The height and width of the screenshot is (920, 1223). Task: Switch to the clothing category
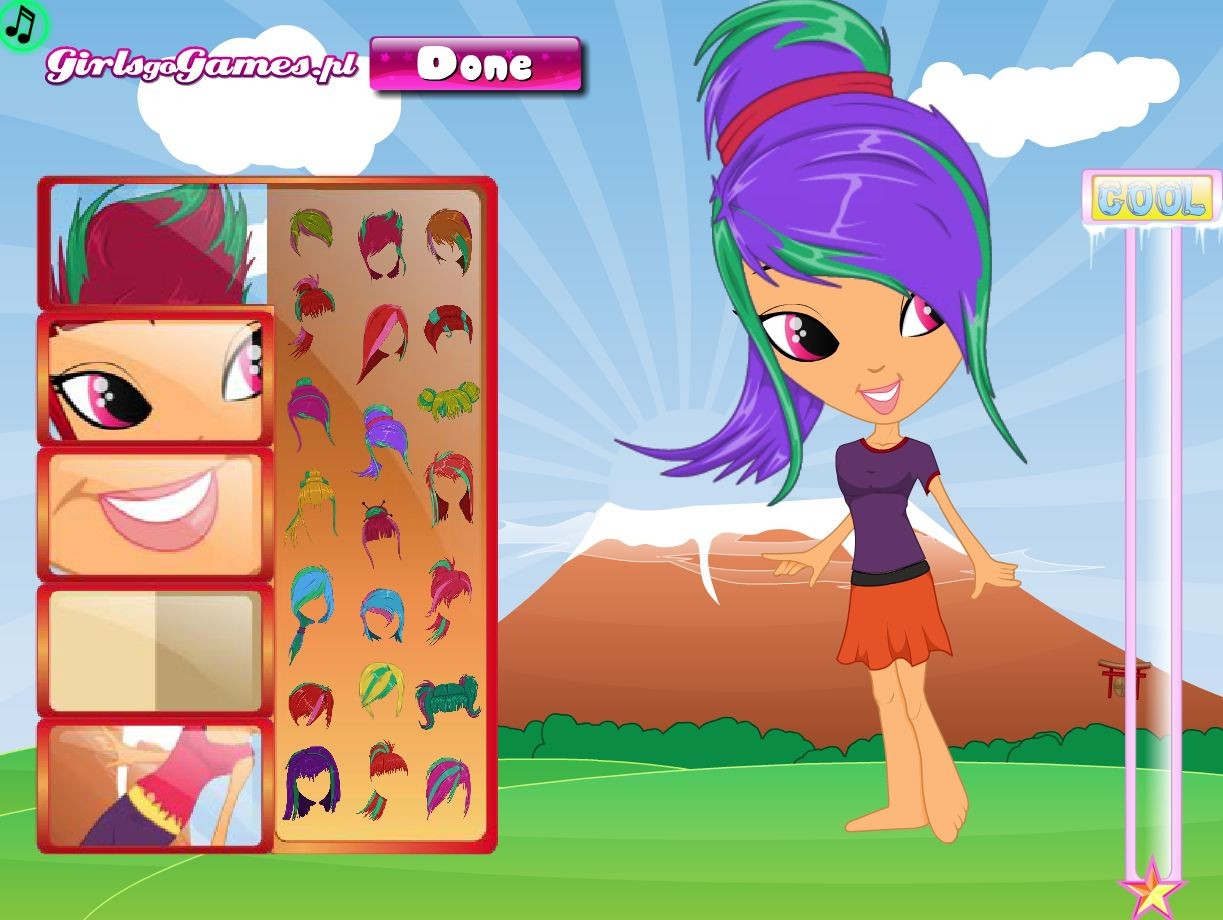pyautogui.click(x=156, y=785)
